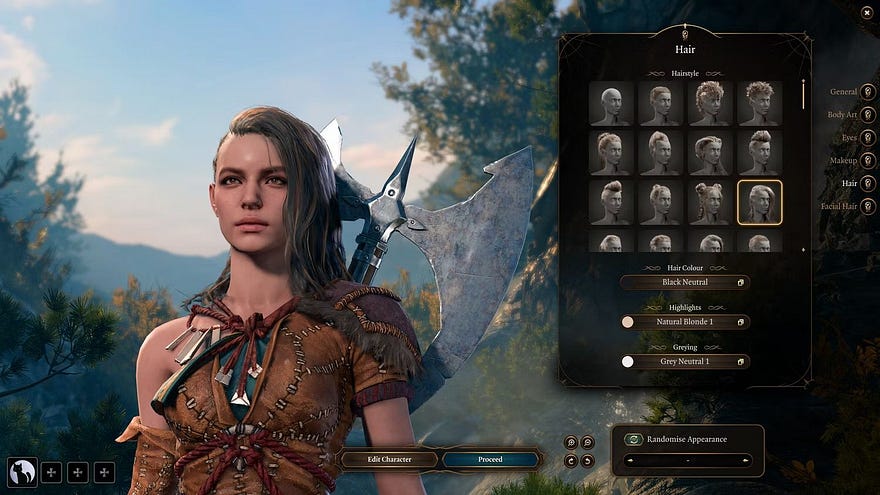Select the highlighted long side-swept hairstyle
This screenshot has width=880, height=495.
pyautogui.click(x=759, y=202)
